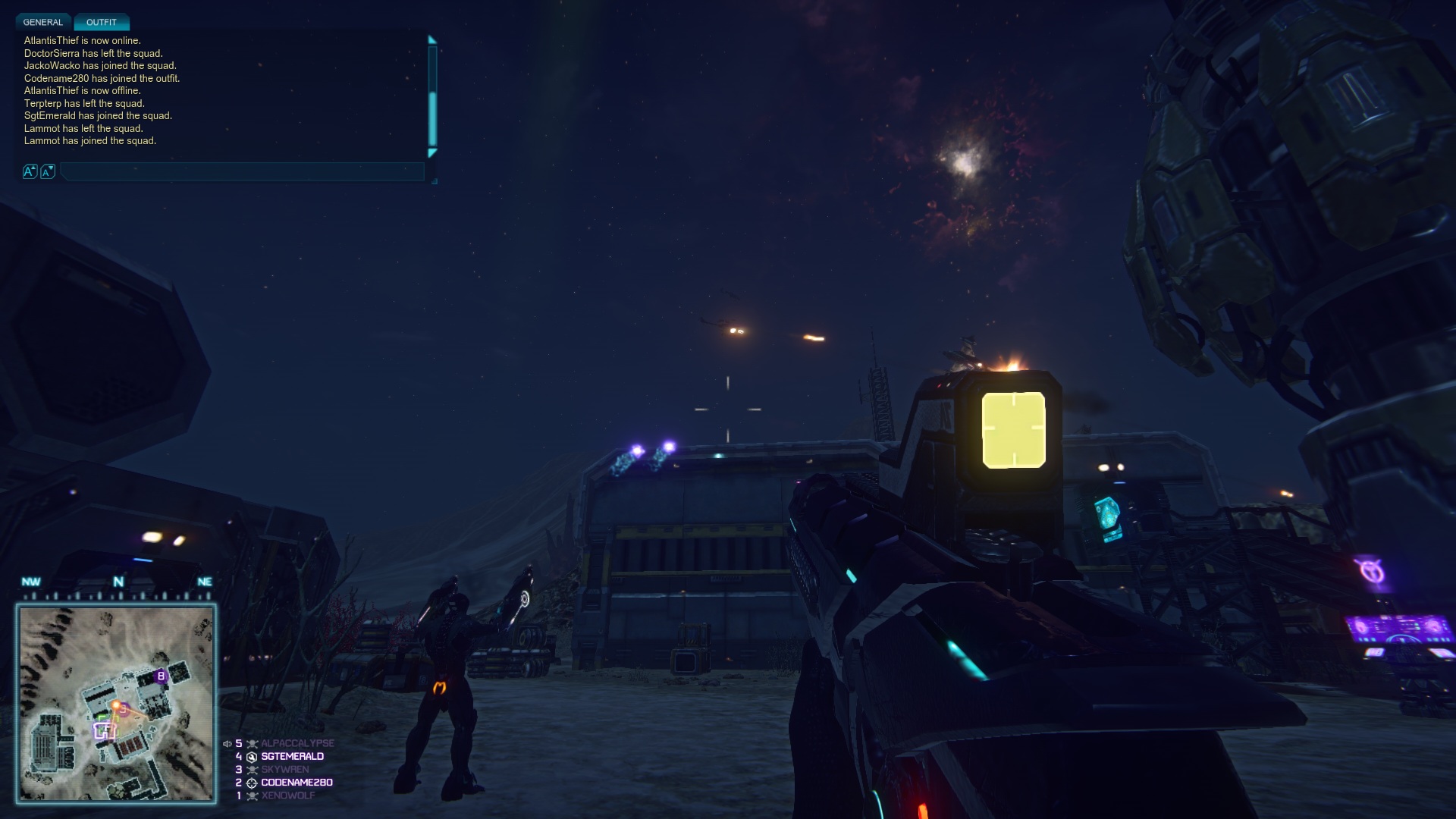Decrease chat font size
The image size is (1456, 819).
pyautogui.click(x=47, y=172)
